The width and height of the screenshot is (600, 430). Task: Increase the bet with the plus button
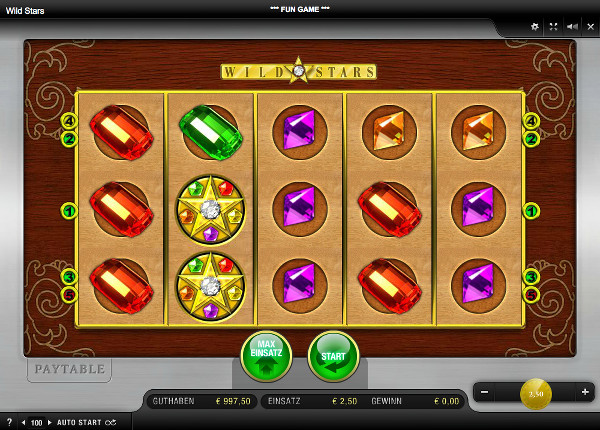tap(585, 392)
